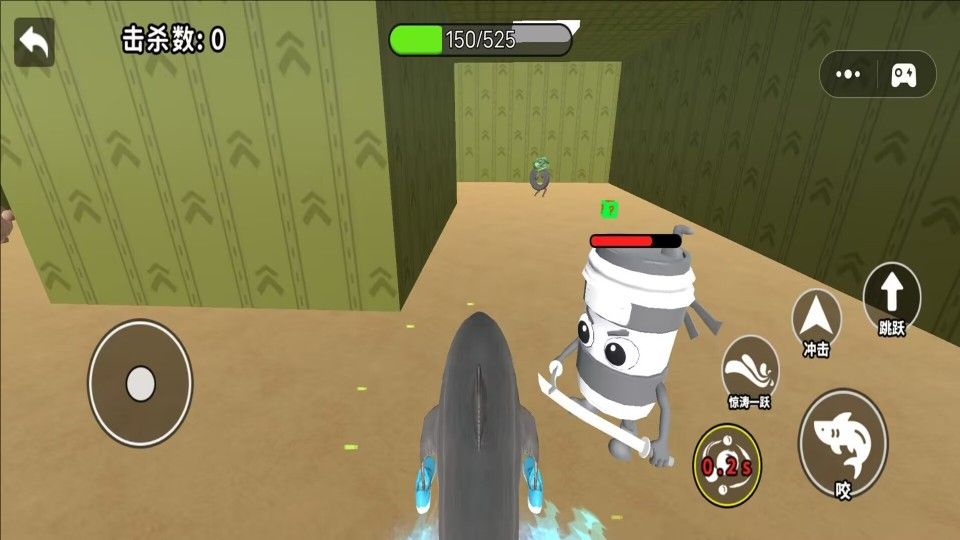
Task: Go back with the return arrow
Action: [34, 42]
